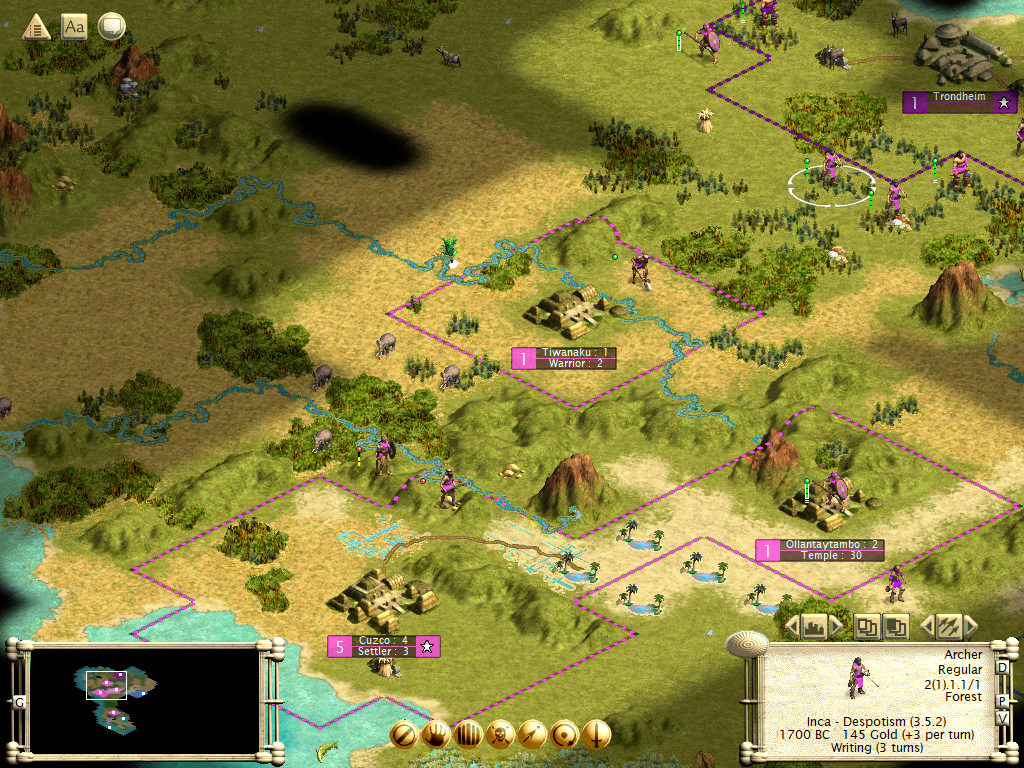
Task: Open the advisors speech bubble icon
Action: pyautogui.click(x=111, y=26)
